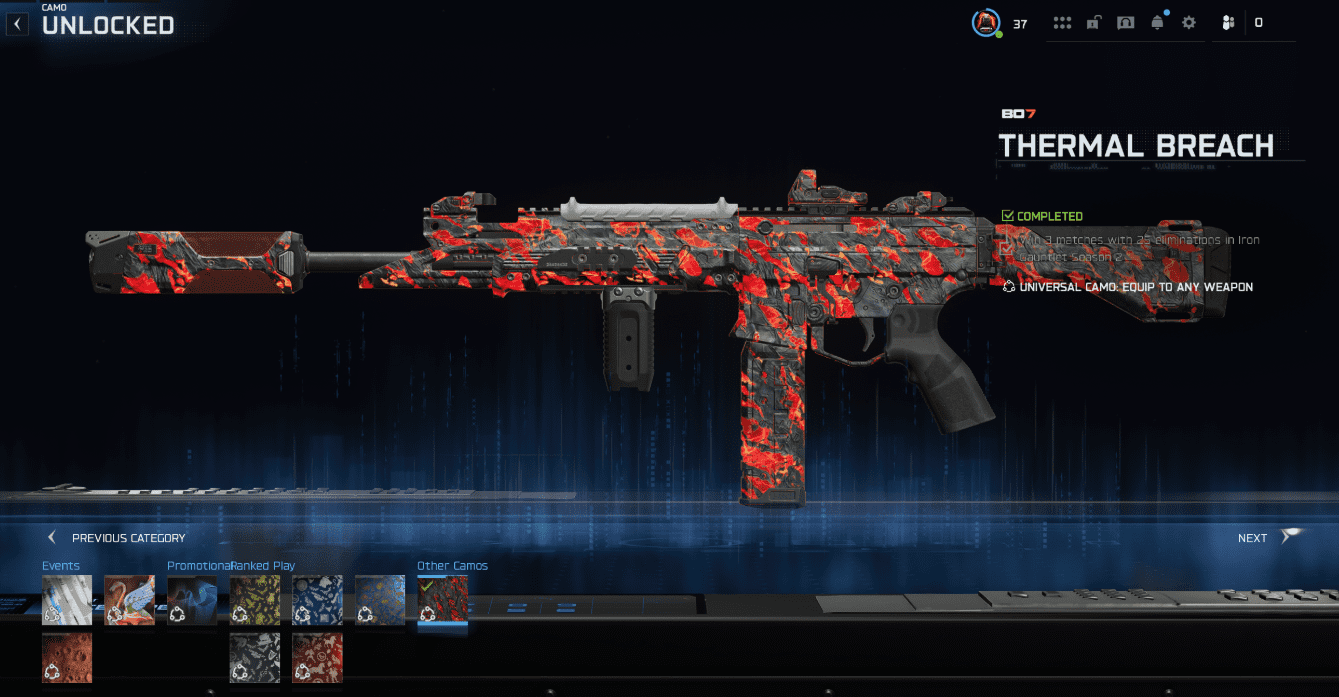Go back using the top-left arrow
The image size is (1339, 697).
pos(17,23)
